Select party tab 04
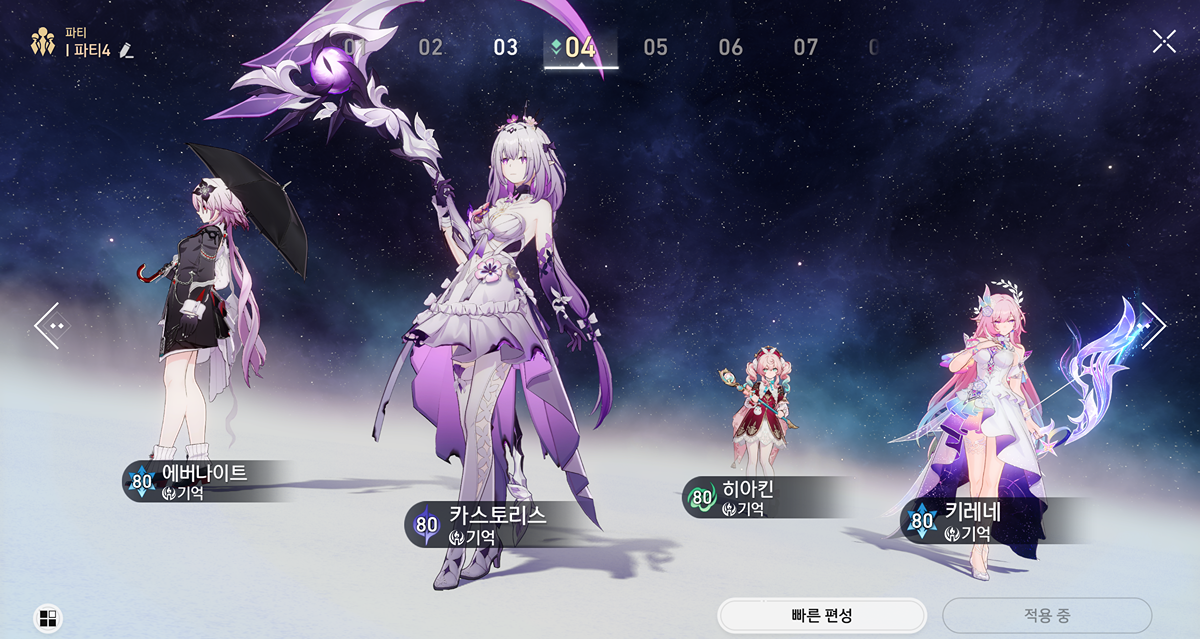The width and height of the screenshot is (1200, 639). (x=580, y=47)
